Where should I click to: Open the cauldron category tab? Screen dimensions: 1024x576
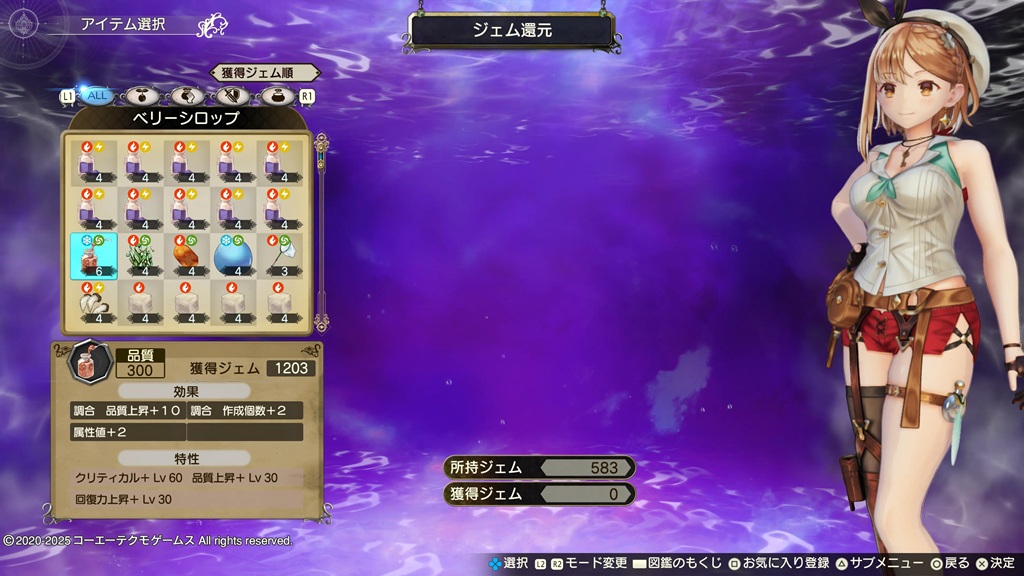point(279,96)
